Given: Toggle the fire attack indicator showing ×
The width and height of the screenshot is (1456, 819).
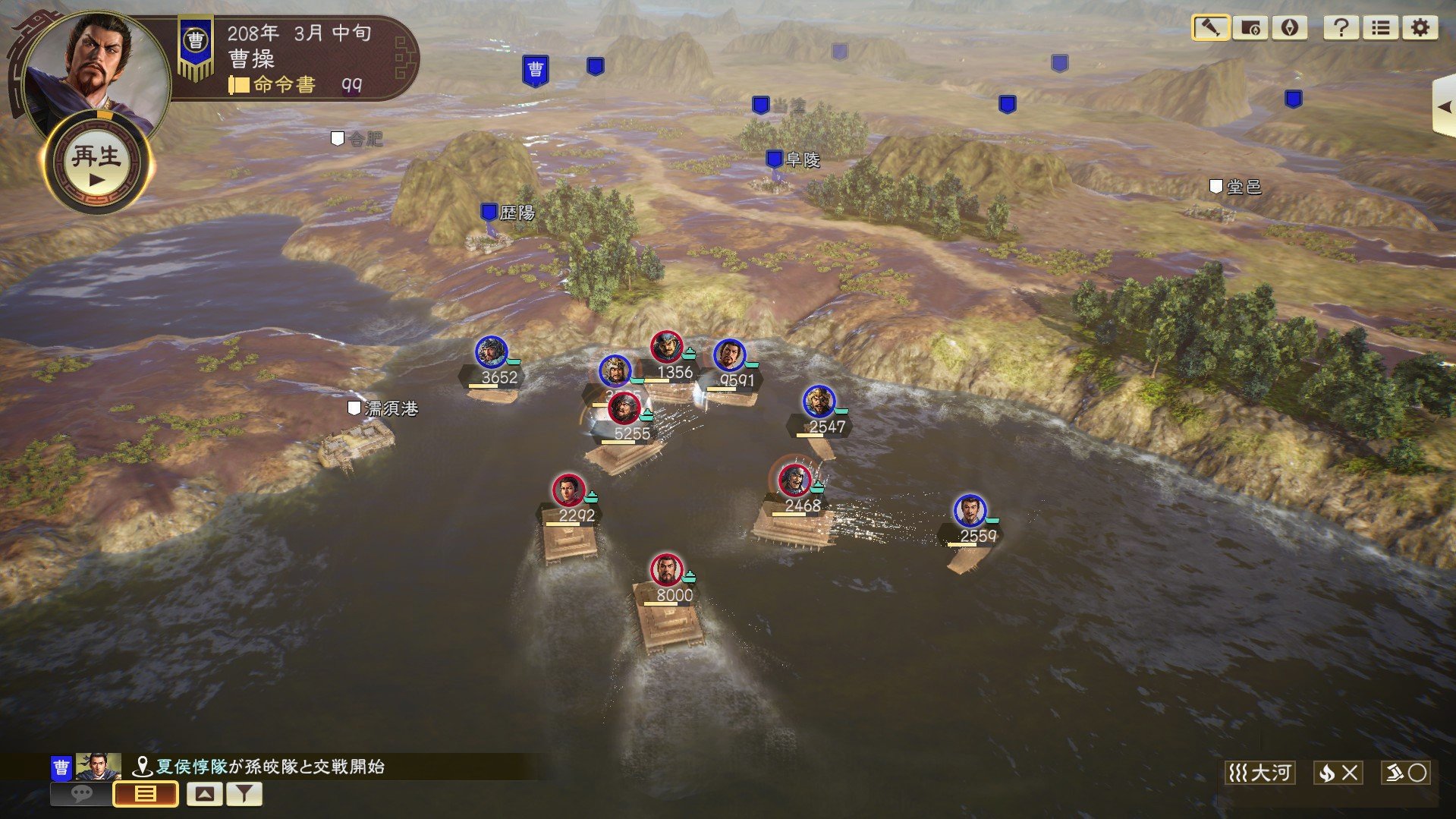Looking at the screenshot, I should click(1338, 773).
